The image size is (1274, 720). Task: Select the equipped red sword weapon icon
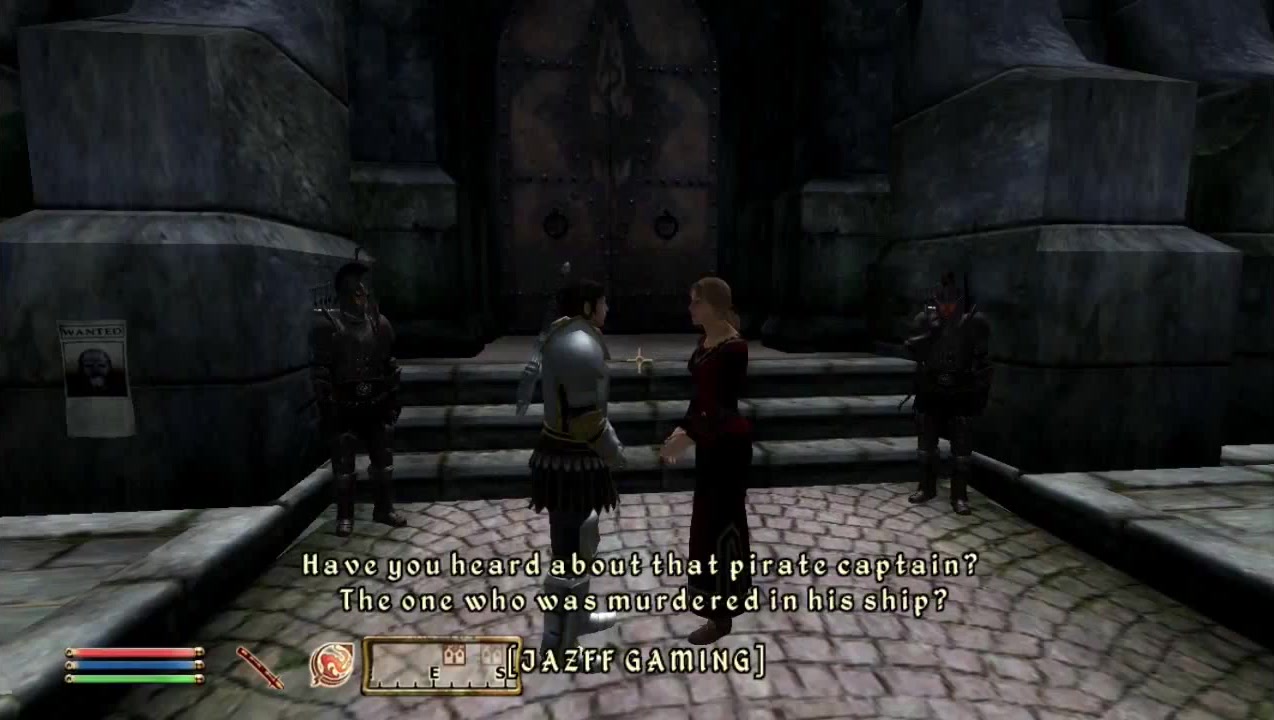(260, 667)
